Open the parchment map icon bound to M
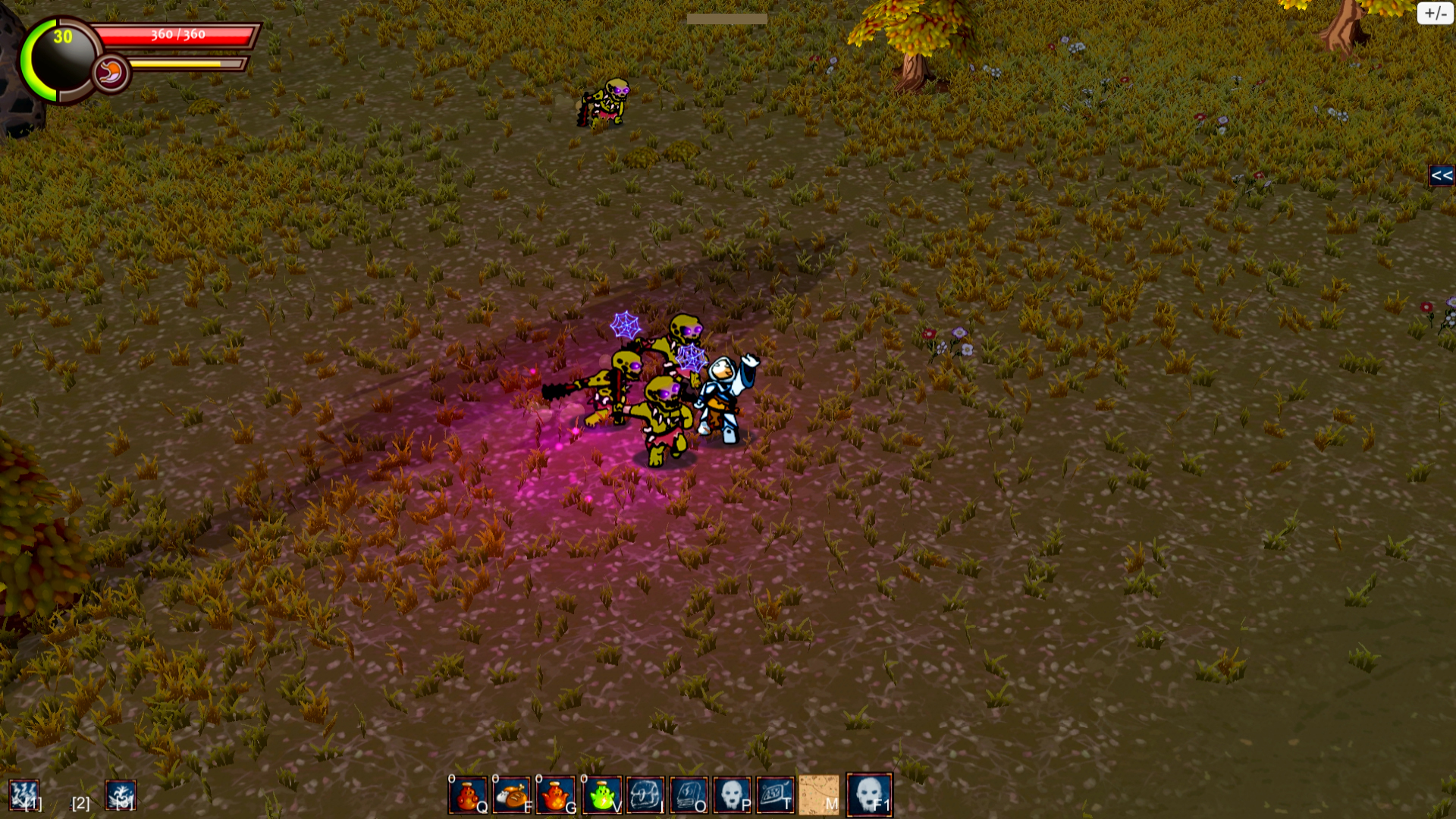 click(x=818, y=794)
